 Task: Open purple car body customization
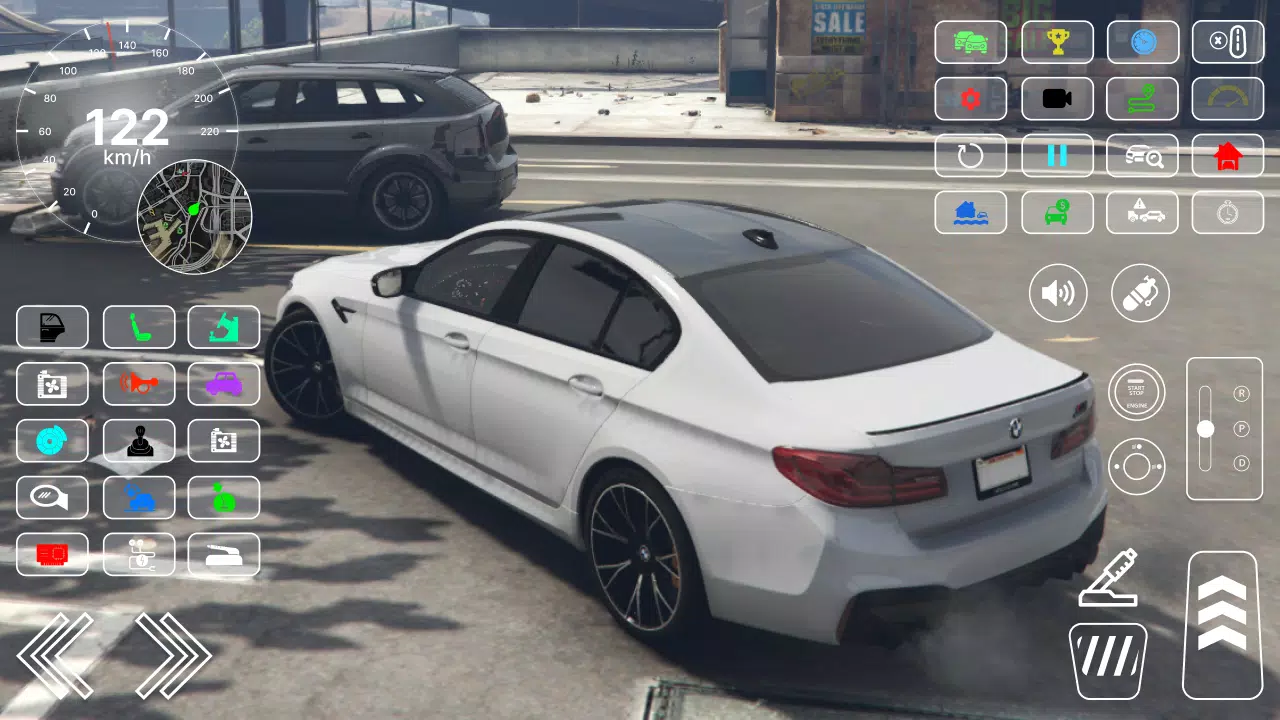pyautogui.click(x=224, y=384)
